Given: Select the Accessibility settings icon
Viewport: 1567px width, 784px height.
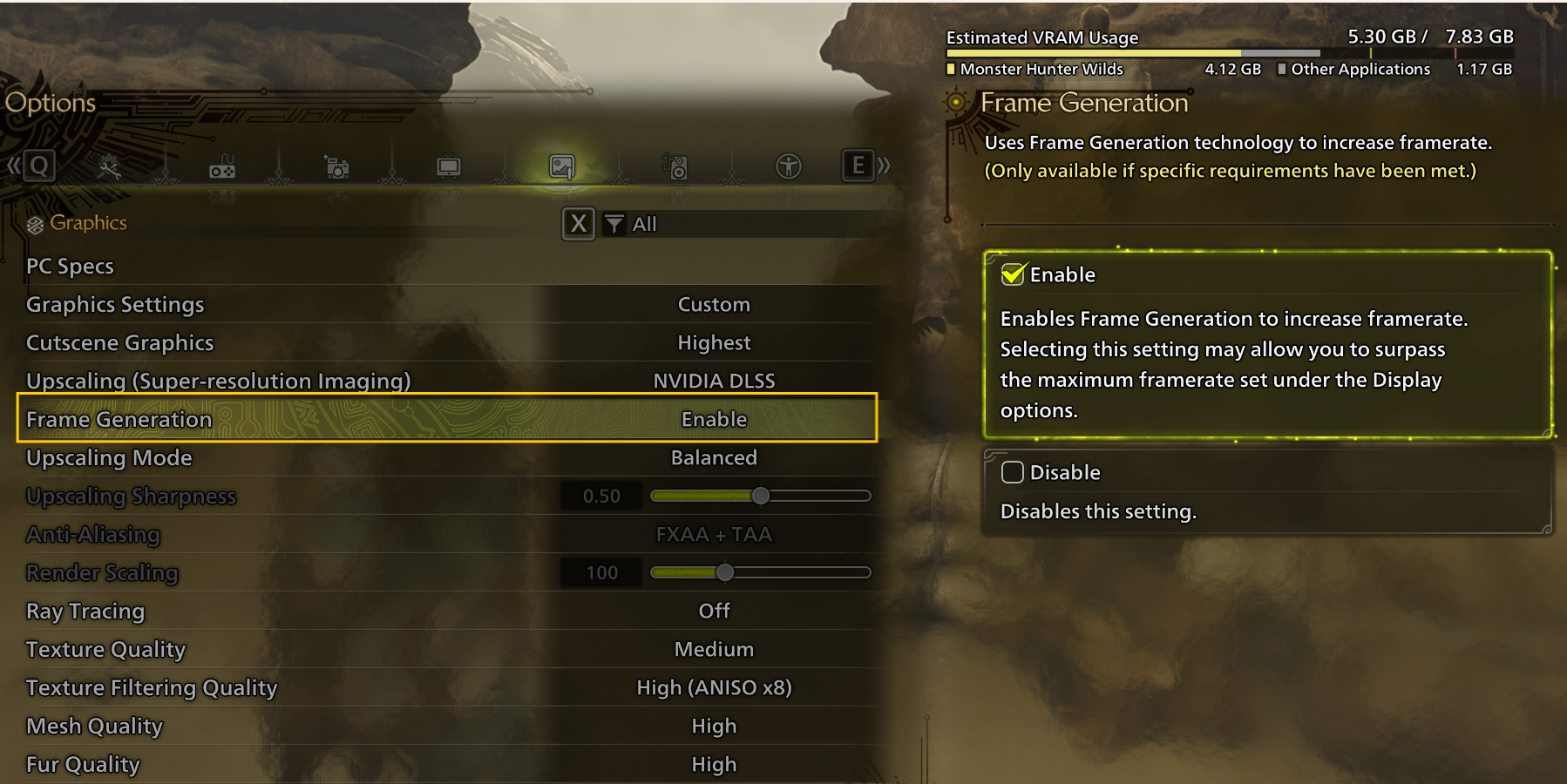Looking at the screenshot, I should pos(789,166).
